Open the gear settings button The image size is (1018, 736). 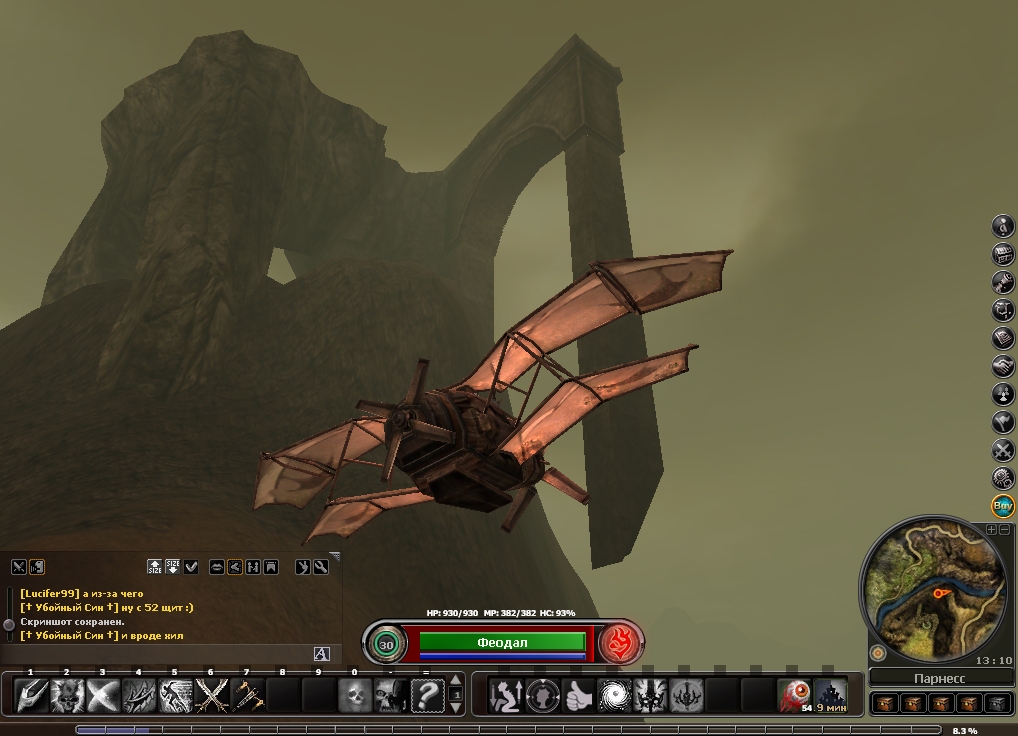pos(1003,479)
